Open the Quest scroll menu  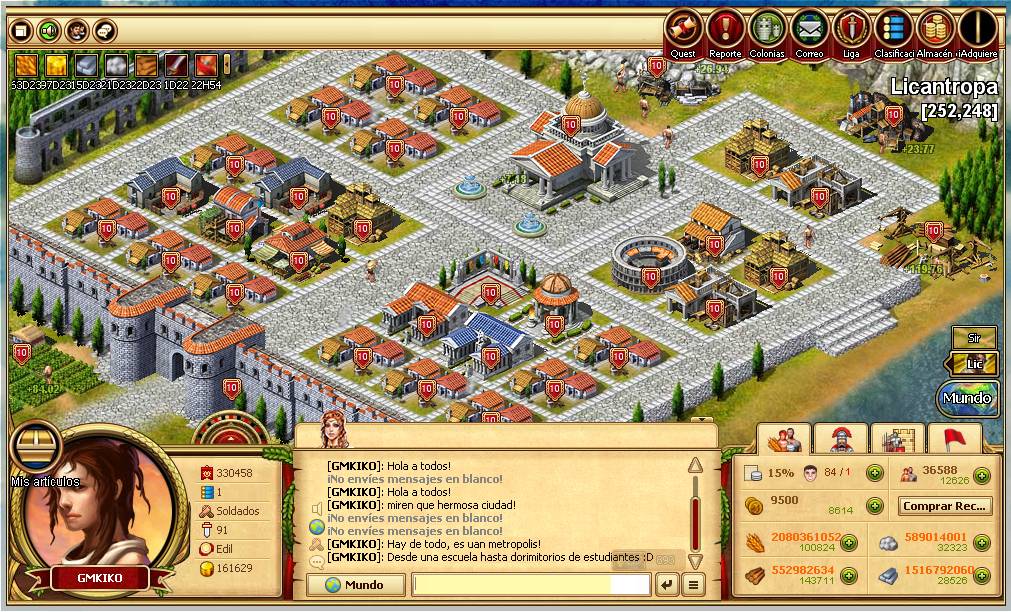coord(684,28)
